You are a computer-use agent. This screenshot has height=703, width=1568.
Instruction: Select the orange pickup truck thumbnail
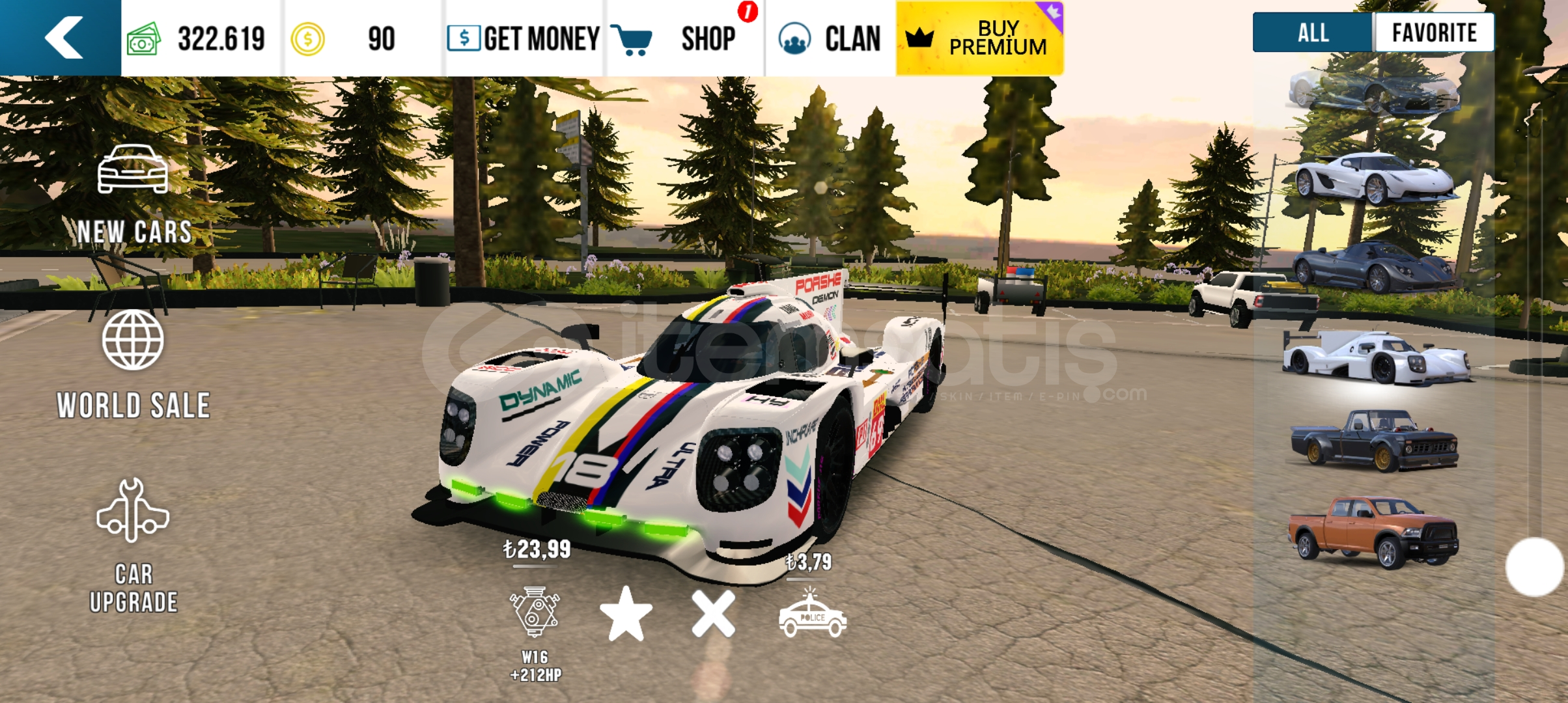click(1374, 531)
